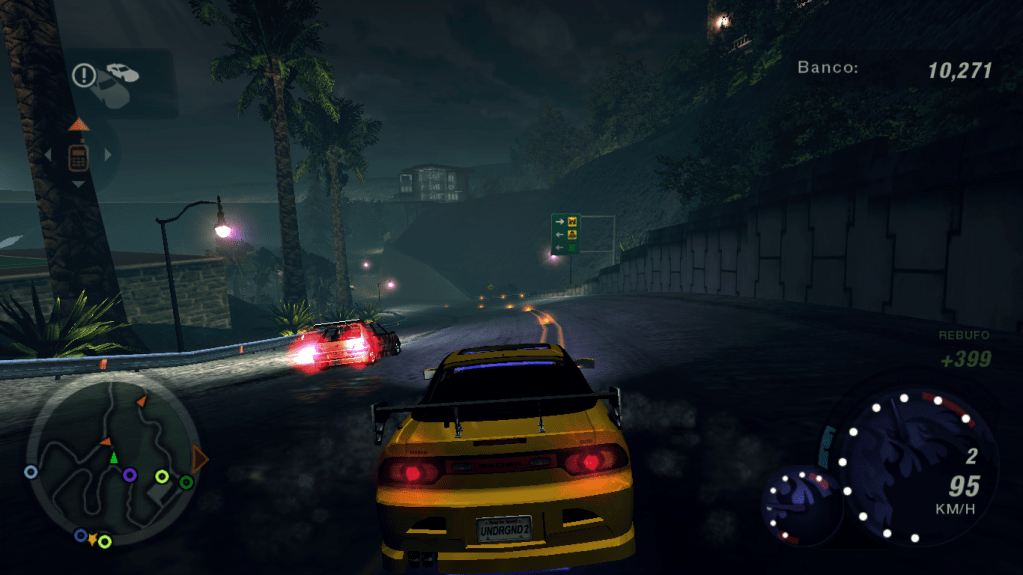Select the large orange arrow on minimap rim

pyautogui.click(x=200, y=459)
